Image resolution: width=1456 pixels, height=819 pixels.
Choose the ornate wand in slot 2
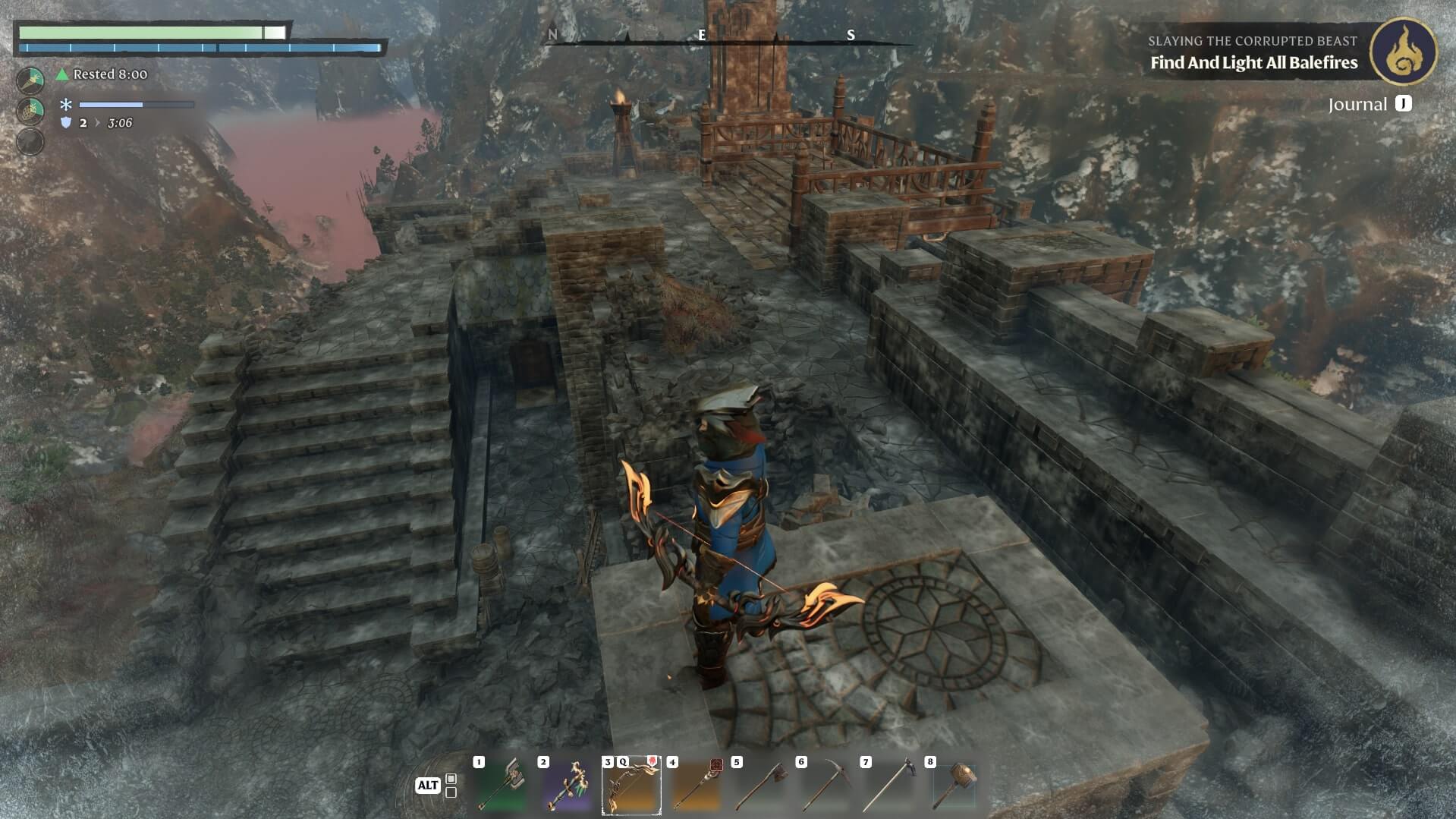tap(567, 786)
